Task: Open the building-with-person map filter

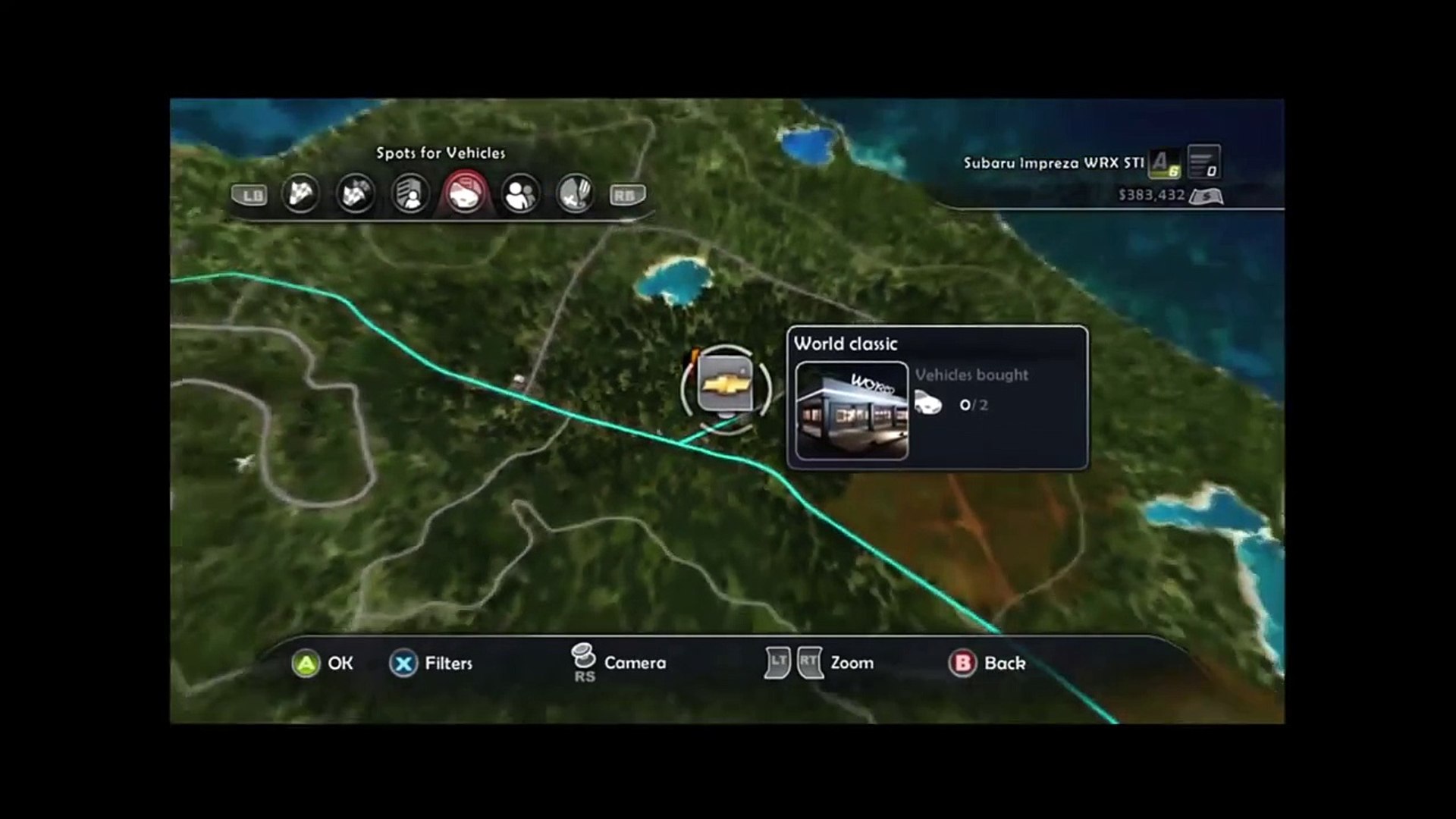Action: [410, 194]
